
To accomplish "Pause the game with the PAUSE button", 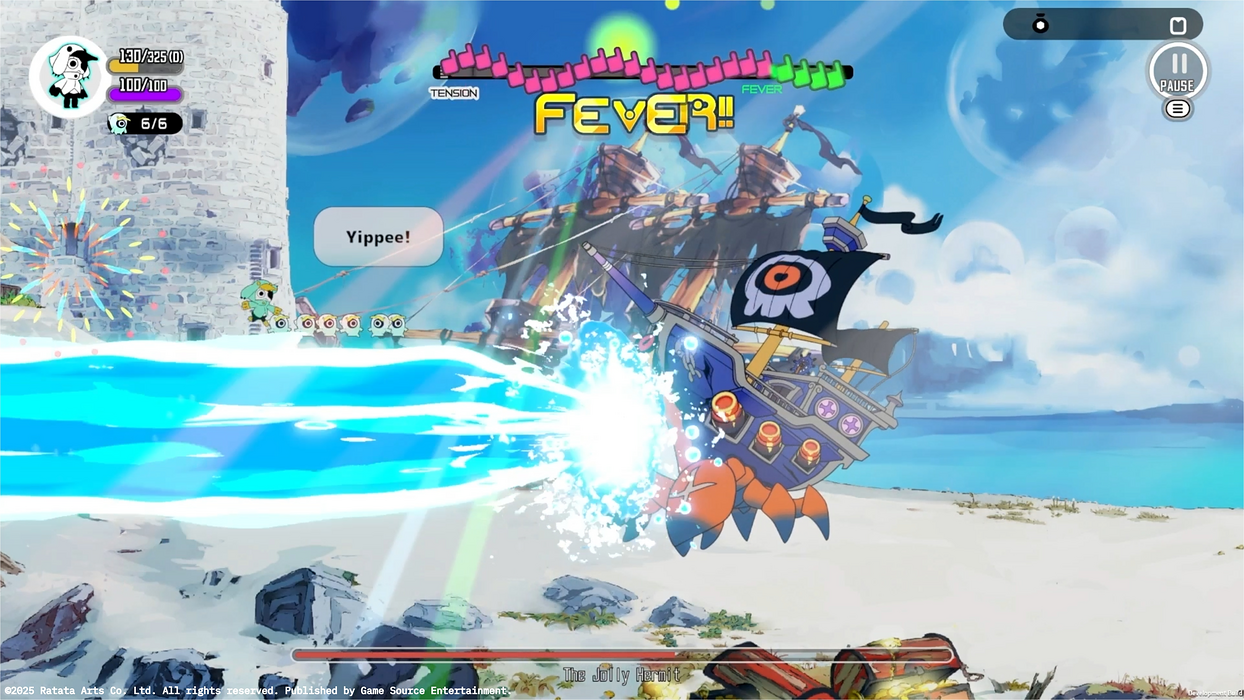I will (x=1177, y=70).
